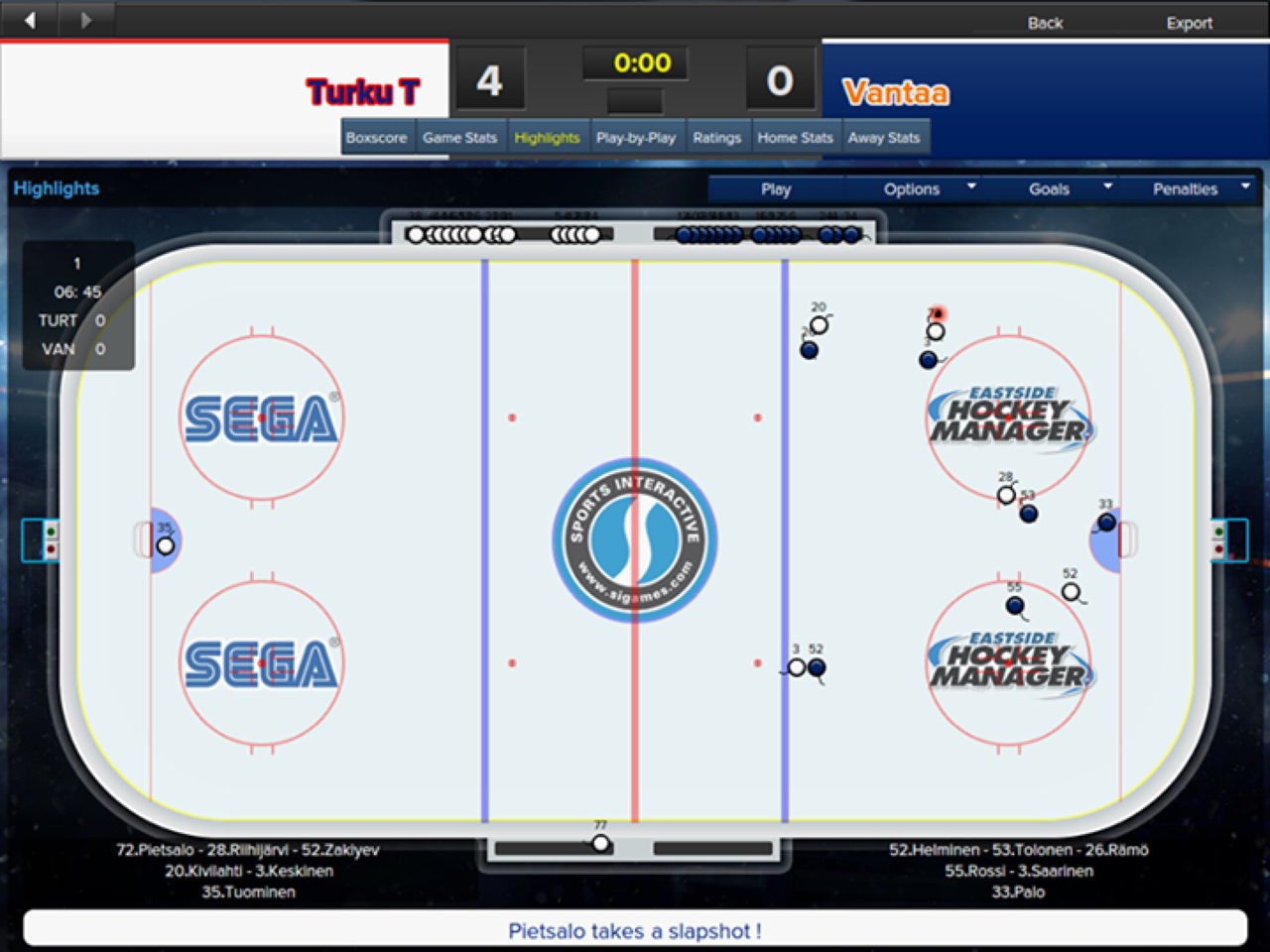The width and height of the screenshot is (1270, 952).
Task: Switch to Away Stats
Action: [x=884, y=137]
